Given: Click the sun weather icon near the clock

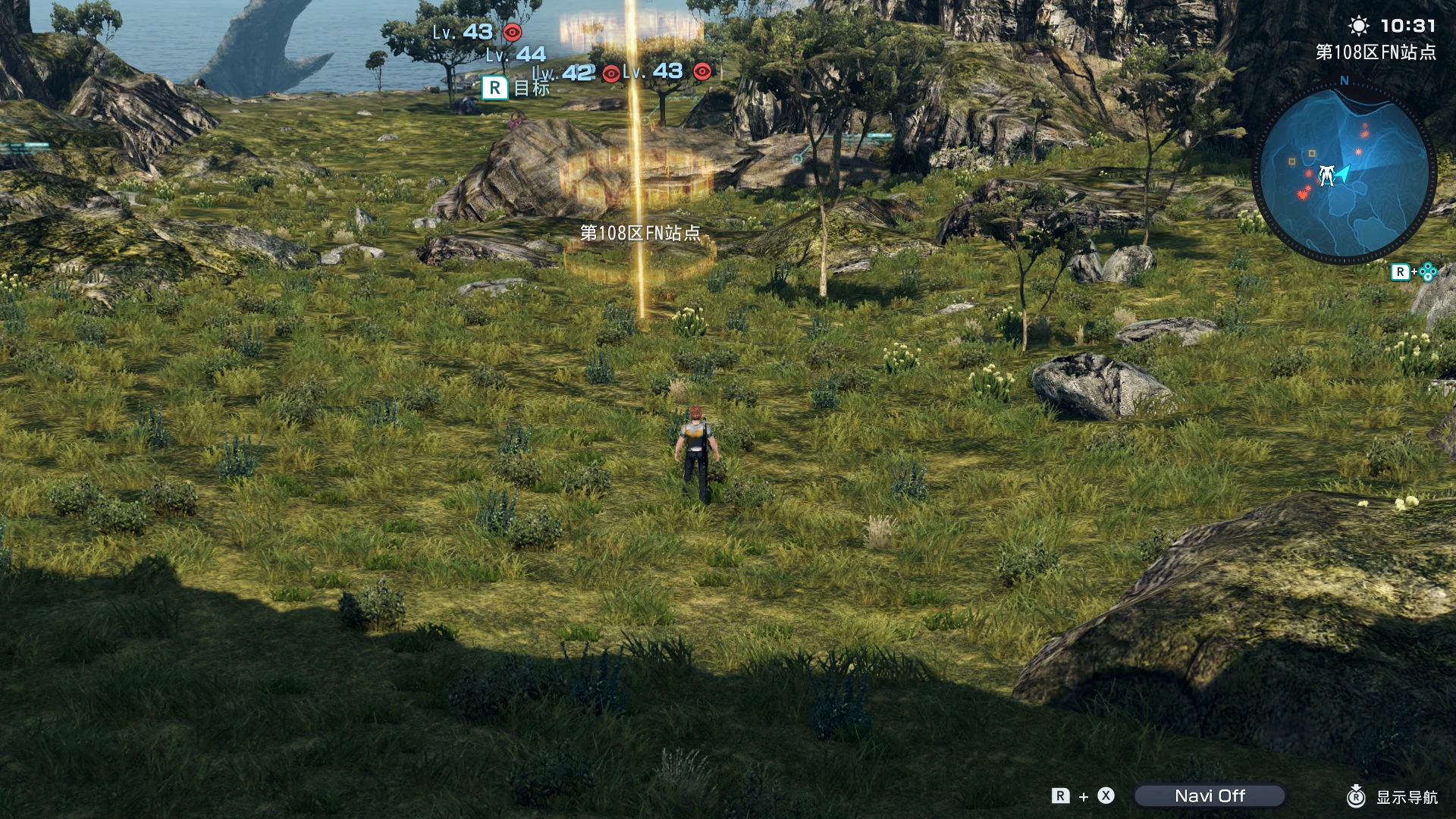Looking at the screenshot, I should (1358, 26).
